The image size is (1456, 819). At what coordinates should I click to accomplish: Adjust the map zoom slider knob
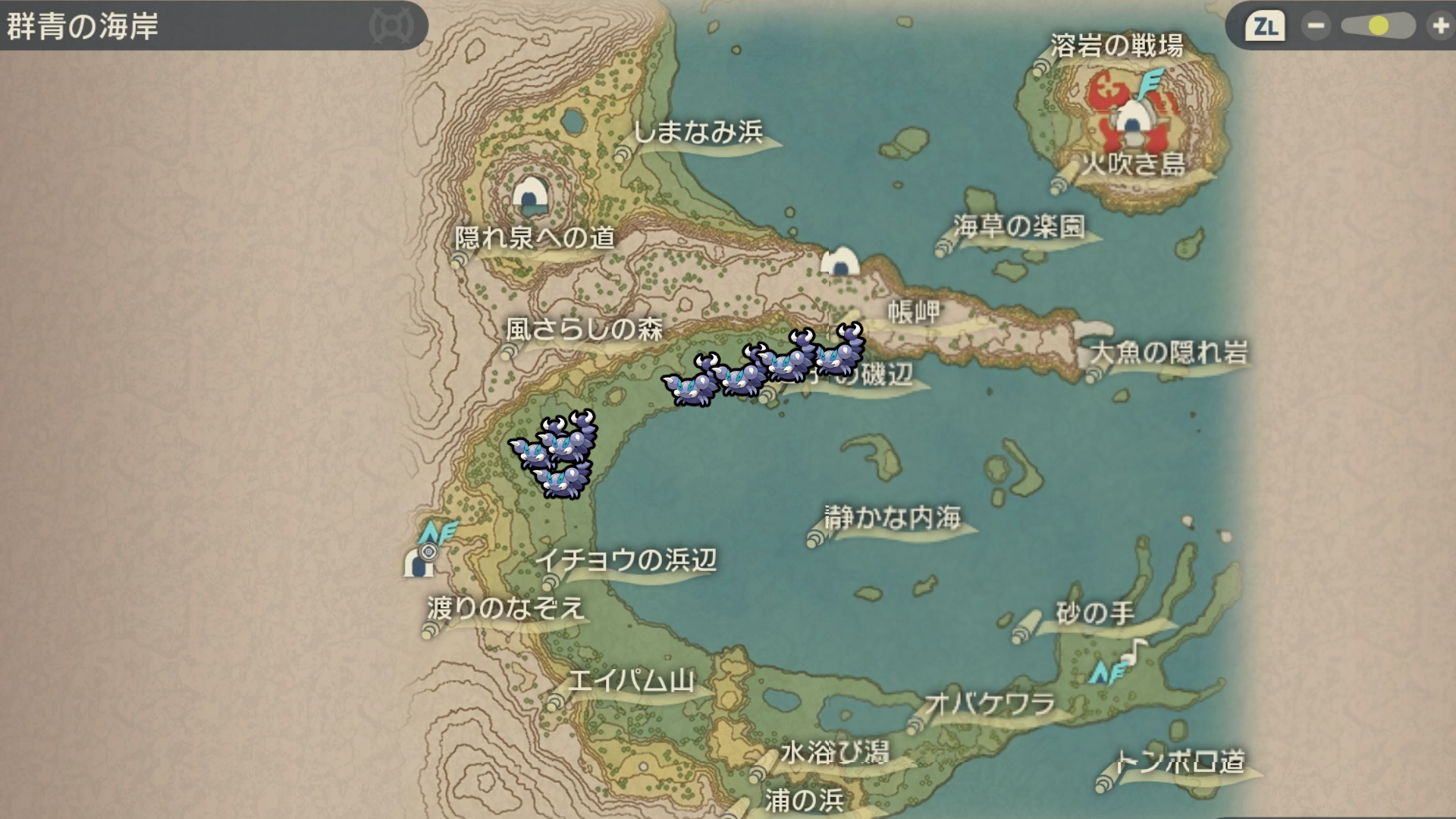(x=1379, y=27)
